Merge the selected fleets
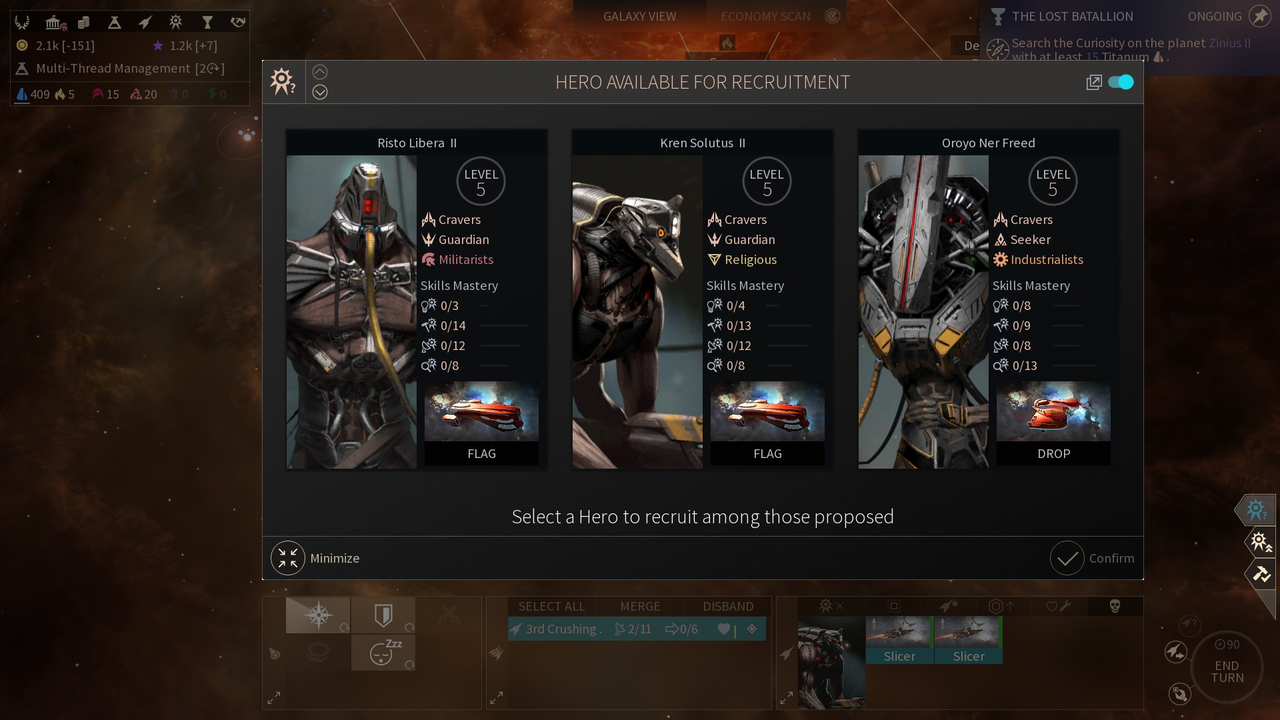 point(640,606)
